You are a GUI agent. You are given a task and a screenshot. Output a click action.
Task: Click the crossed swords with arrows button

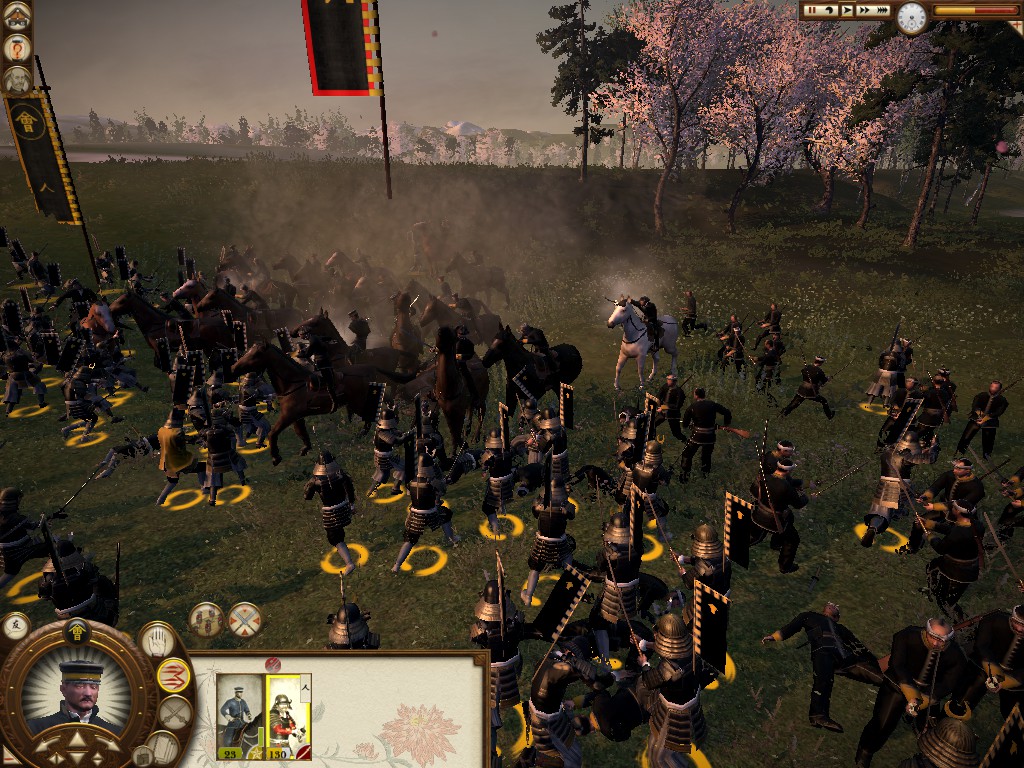[244, 620]
